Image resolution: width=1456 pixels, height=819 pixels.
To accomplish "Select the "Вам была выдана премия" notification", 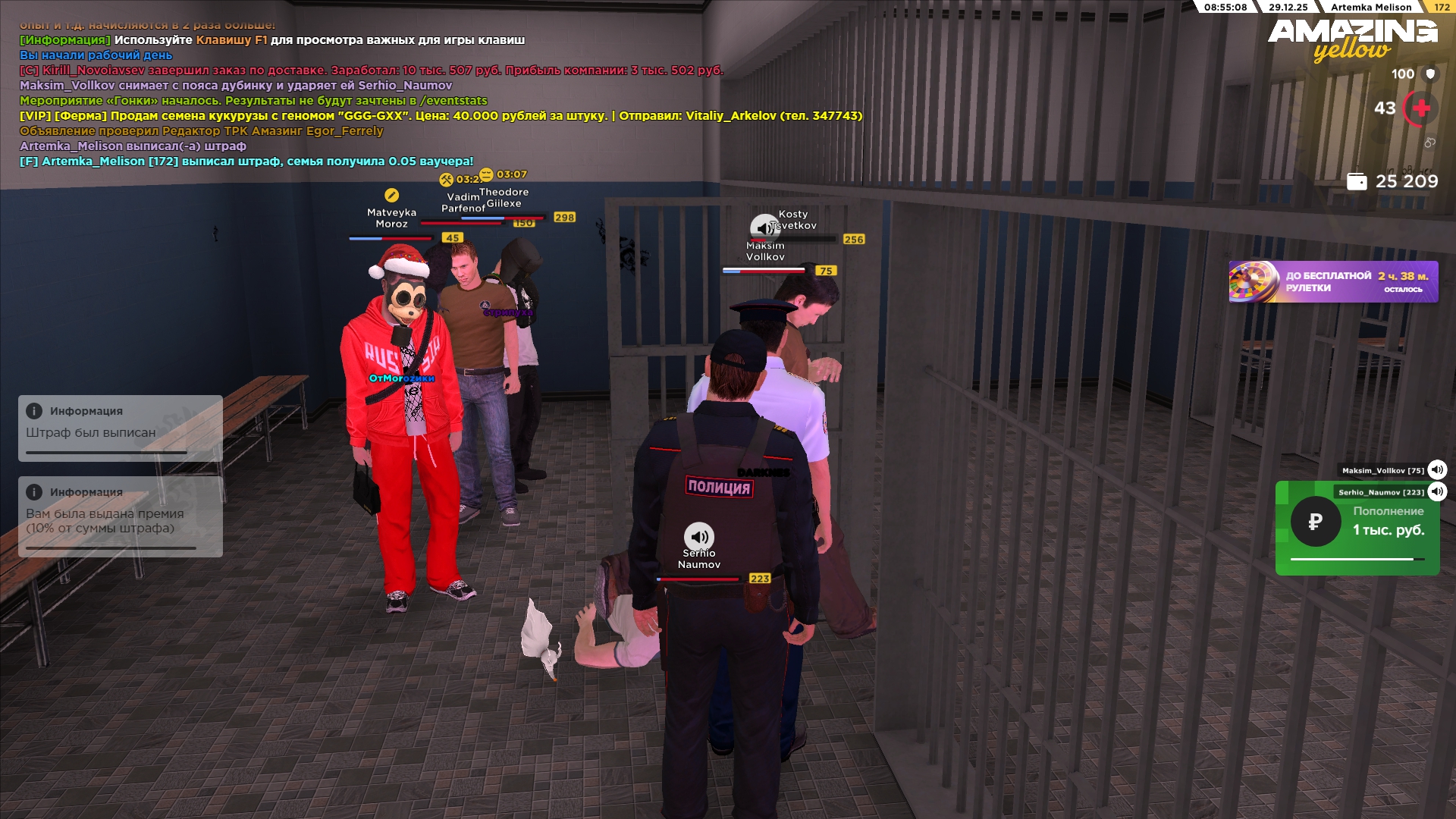I will point(121,516).
